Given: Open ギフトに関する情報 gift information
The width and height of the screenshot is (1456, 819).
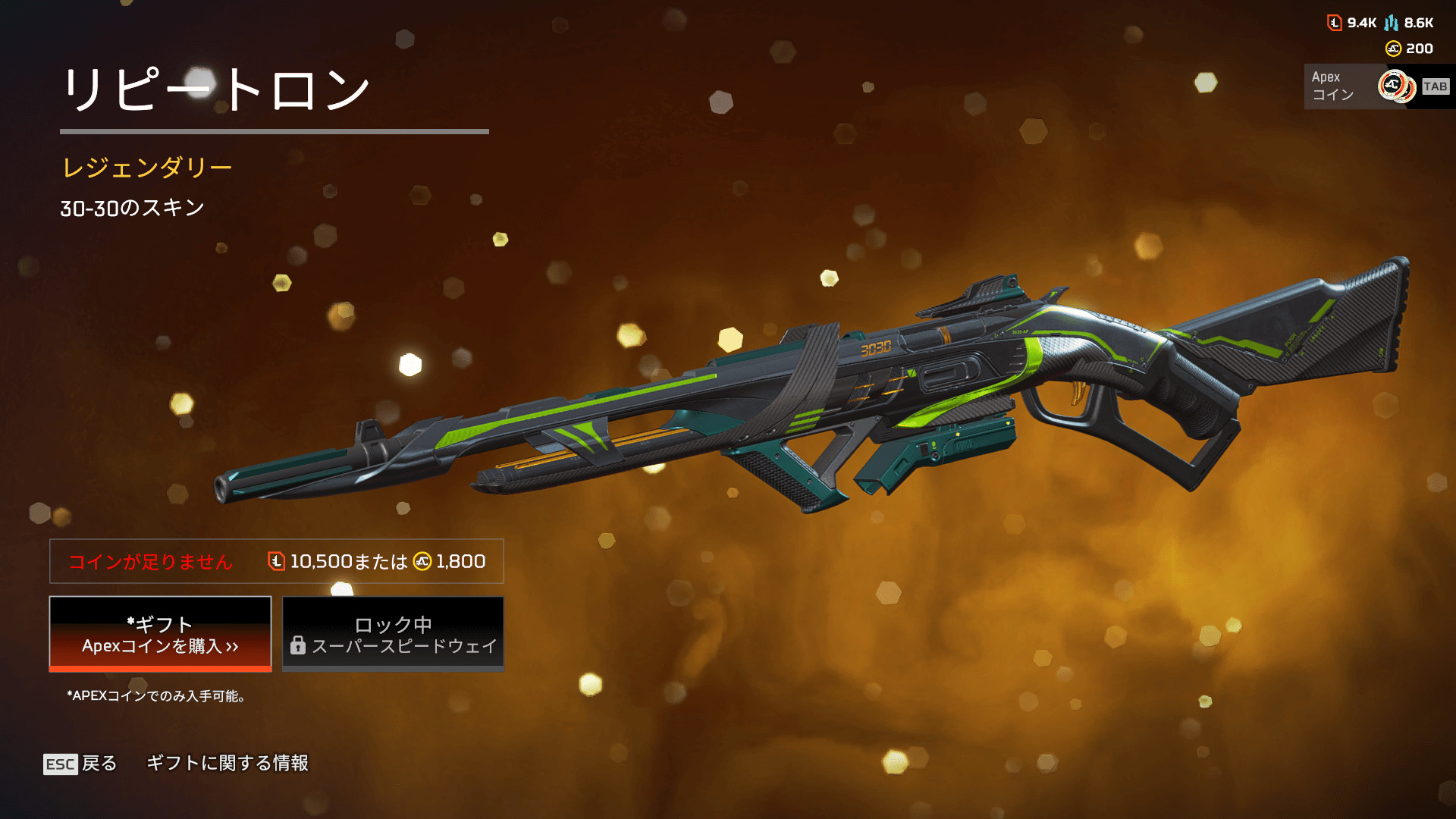Looking at the screenshot, I should [227, 763].
